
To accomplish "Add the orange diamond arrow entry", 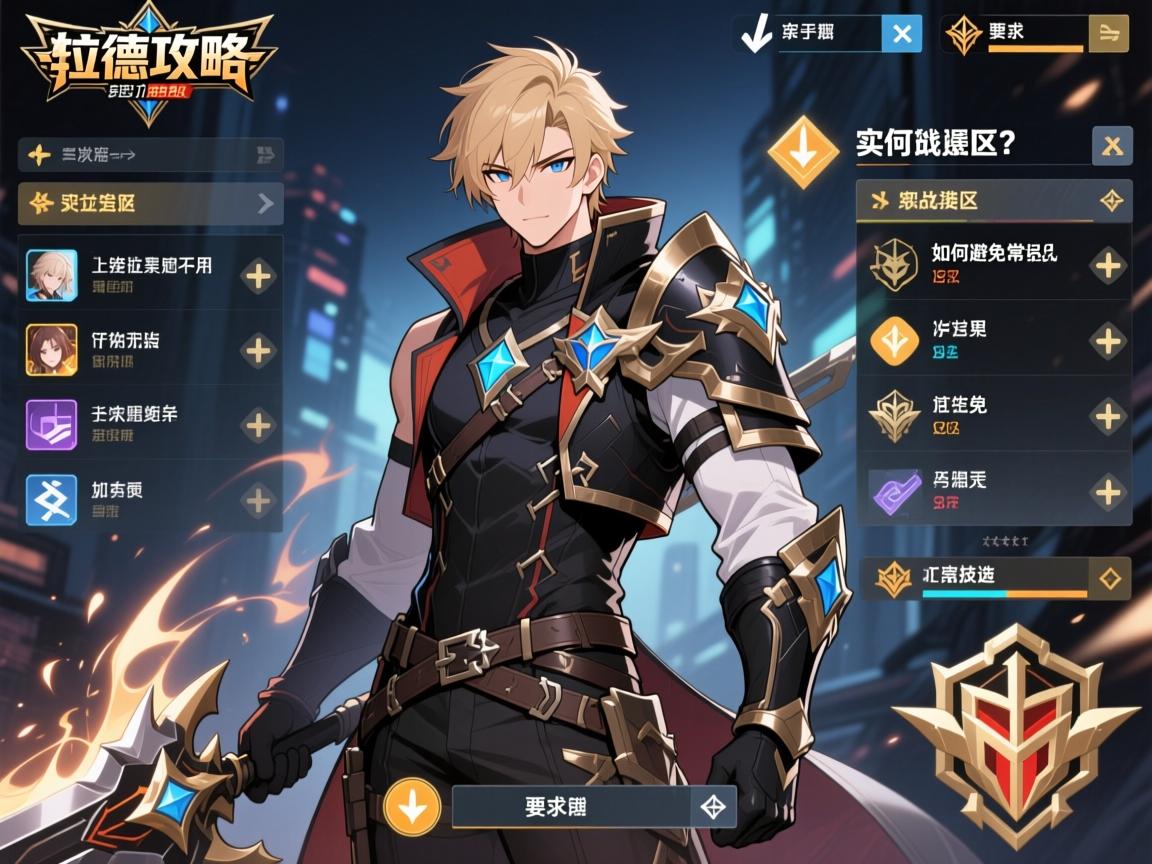I will [x=1108, y=341].
